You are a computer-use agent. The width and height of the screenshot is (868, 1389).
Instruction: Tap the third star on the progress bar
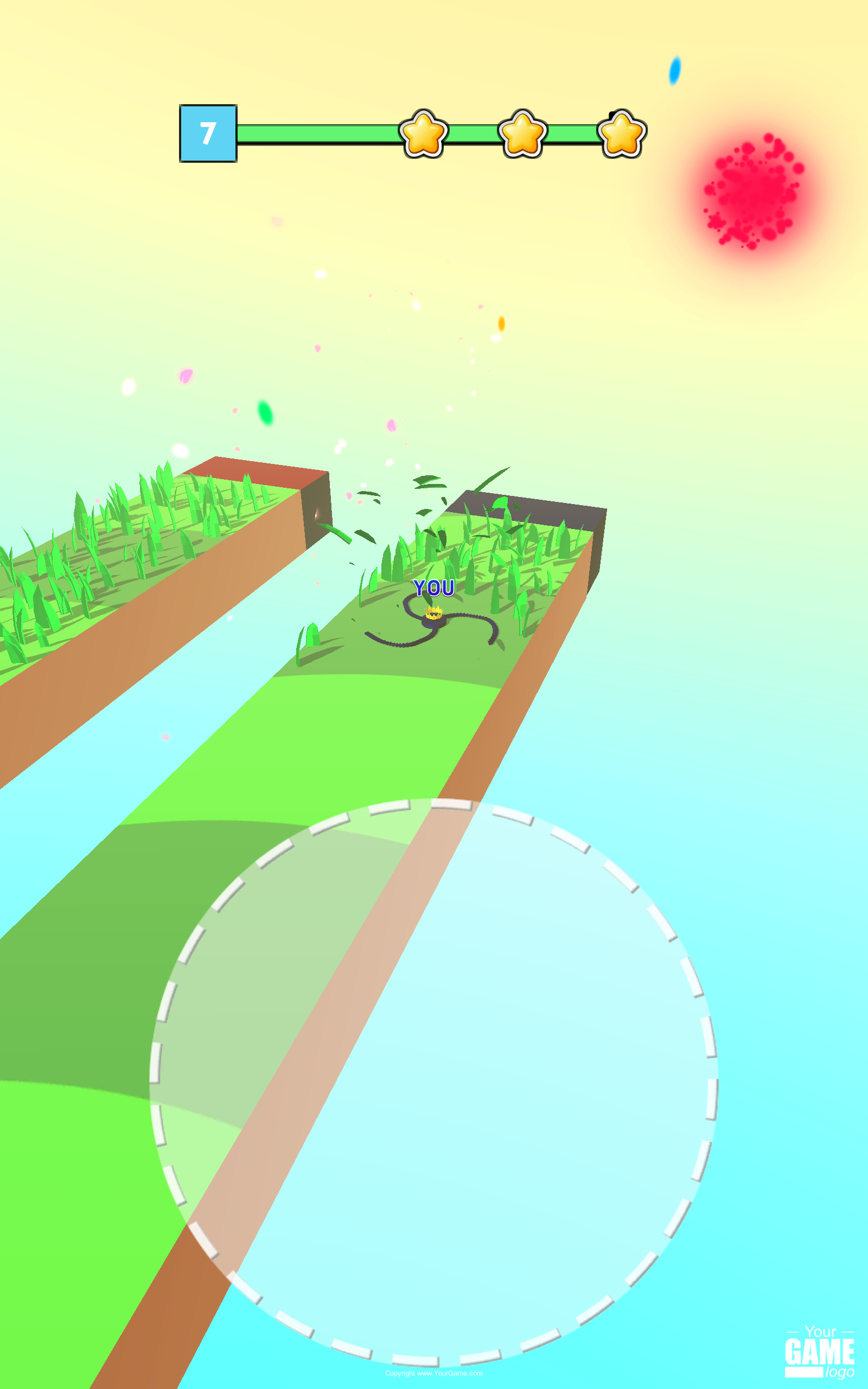[622, 133]
